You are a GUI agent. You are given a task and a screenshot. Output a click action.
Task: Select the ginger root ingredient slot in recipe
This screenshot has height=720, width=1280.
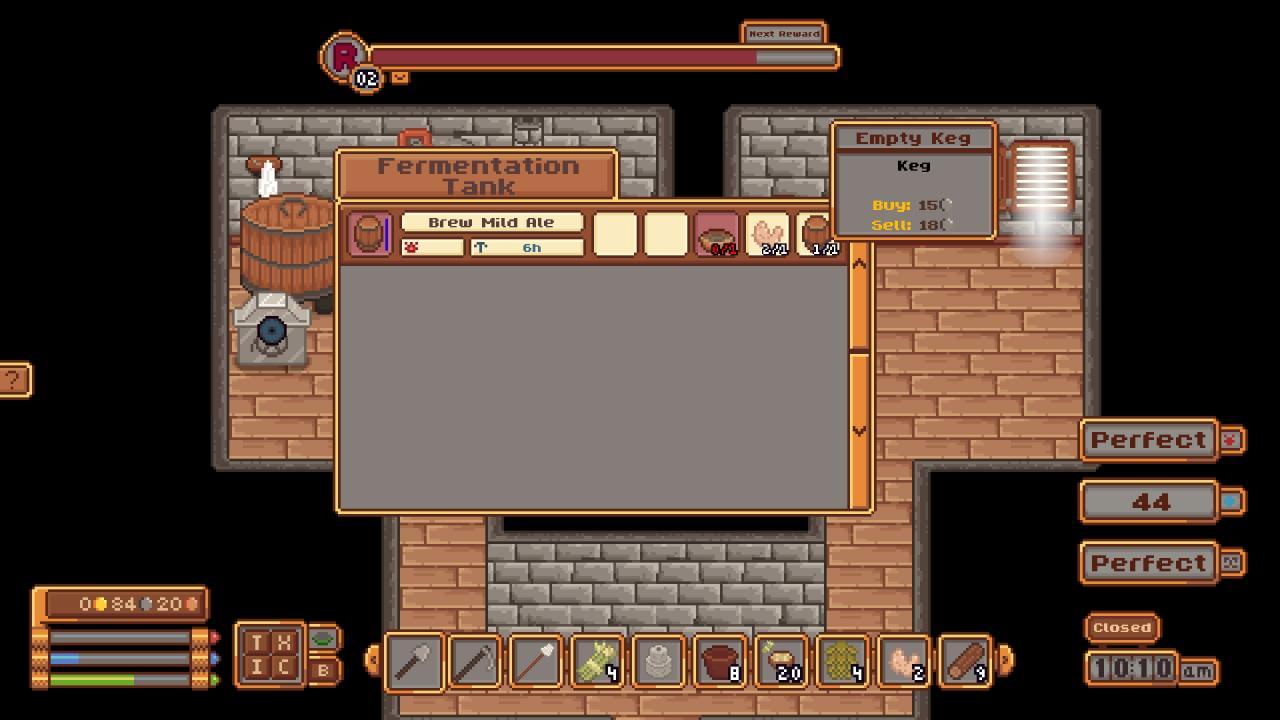click(x=768, y=234)
